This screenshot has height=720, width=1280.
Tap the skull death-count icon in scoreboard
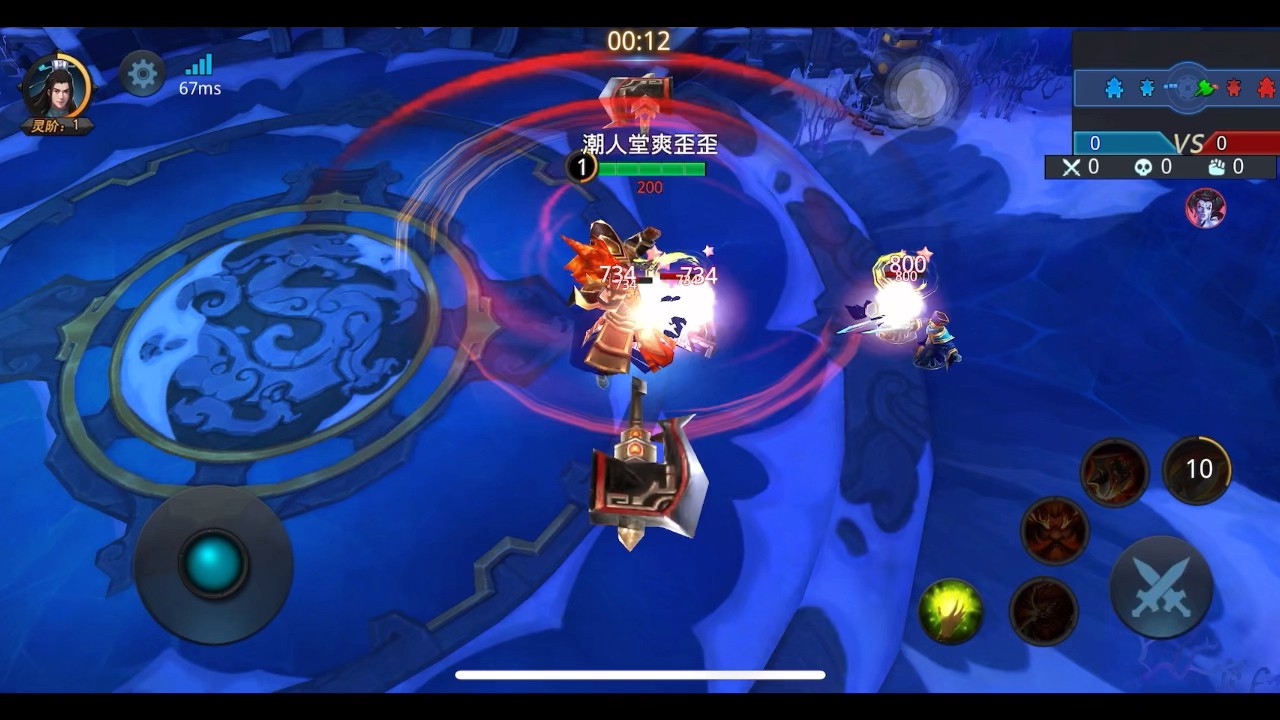tap(1143, 166)
